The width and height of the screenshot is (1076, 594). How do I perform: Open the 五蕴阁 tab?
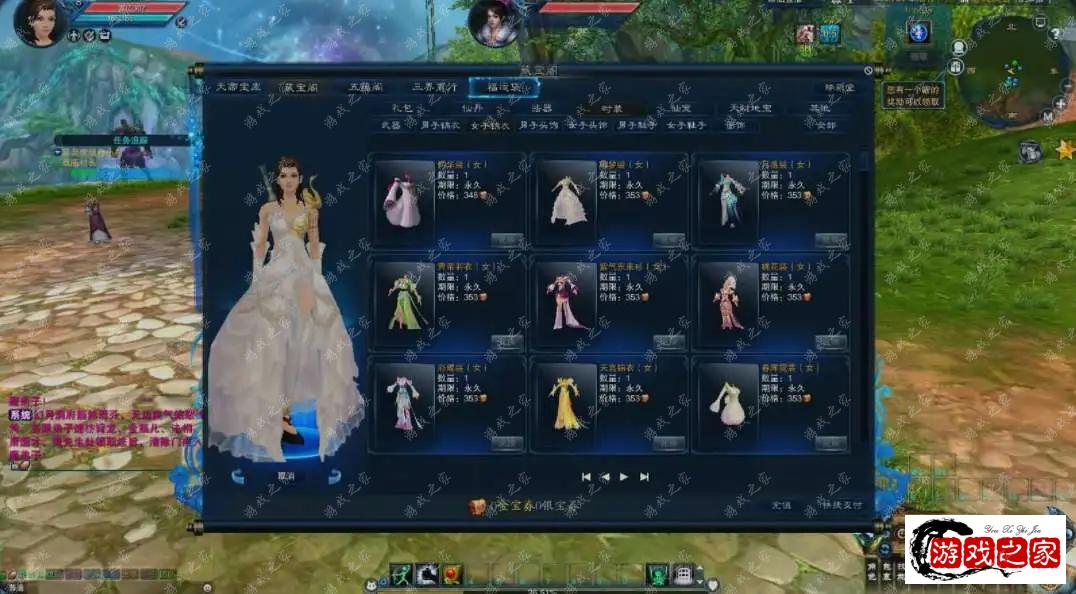coord(361,88)
